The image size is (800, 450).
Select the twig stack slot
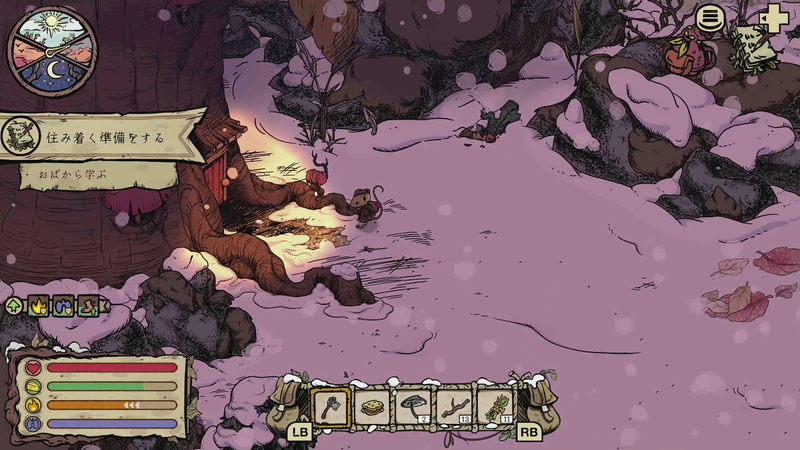453,406
